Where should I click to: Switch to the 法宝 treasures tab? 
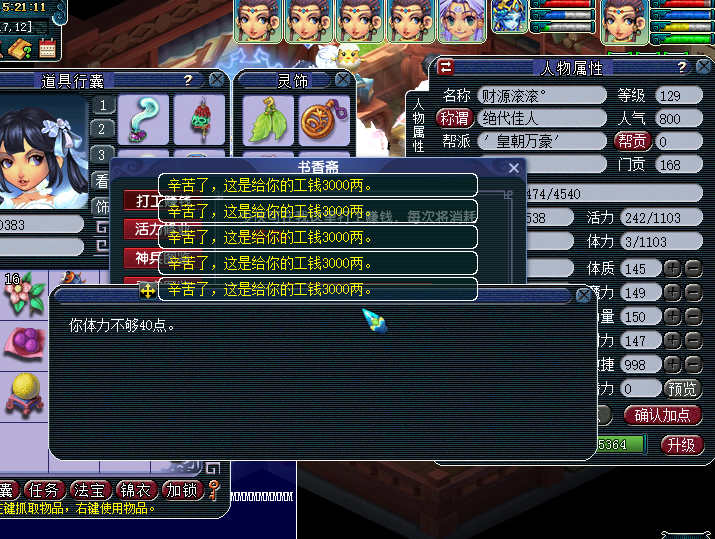[91, 490]
